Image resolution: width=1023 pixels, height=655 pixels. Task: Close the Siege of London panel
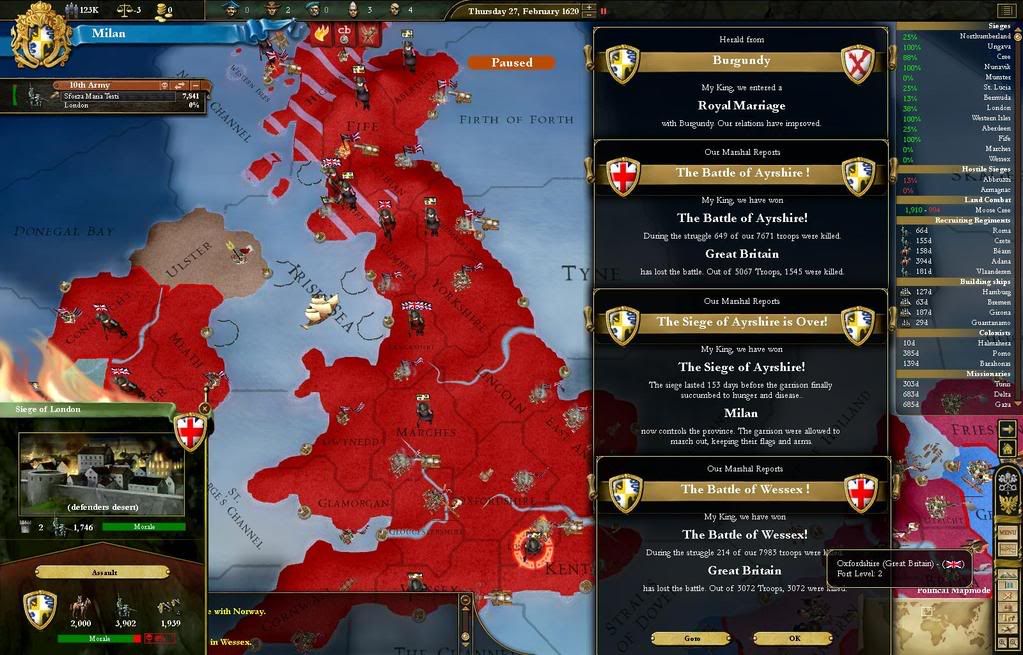(x=205, y=408)
